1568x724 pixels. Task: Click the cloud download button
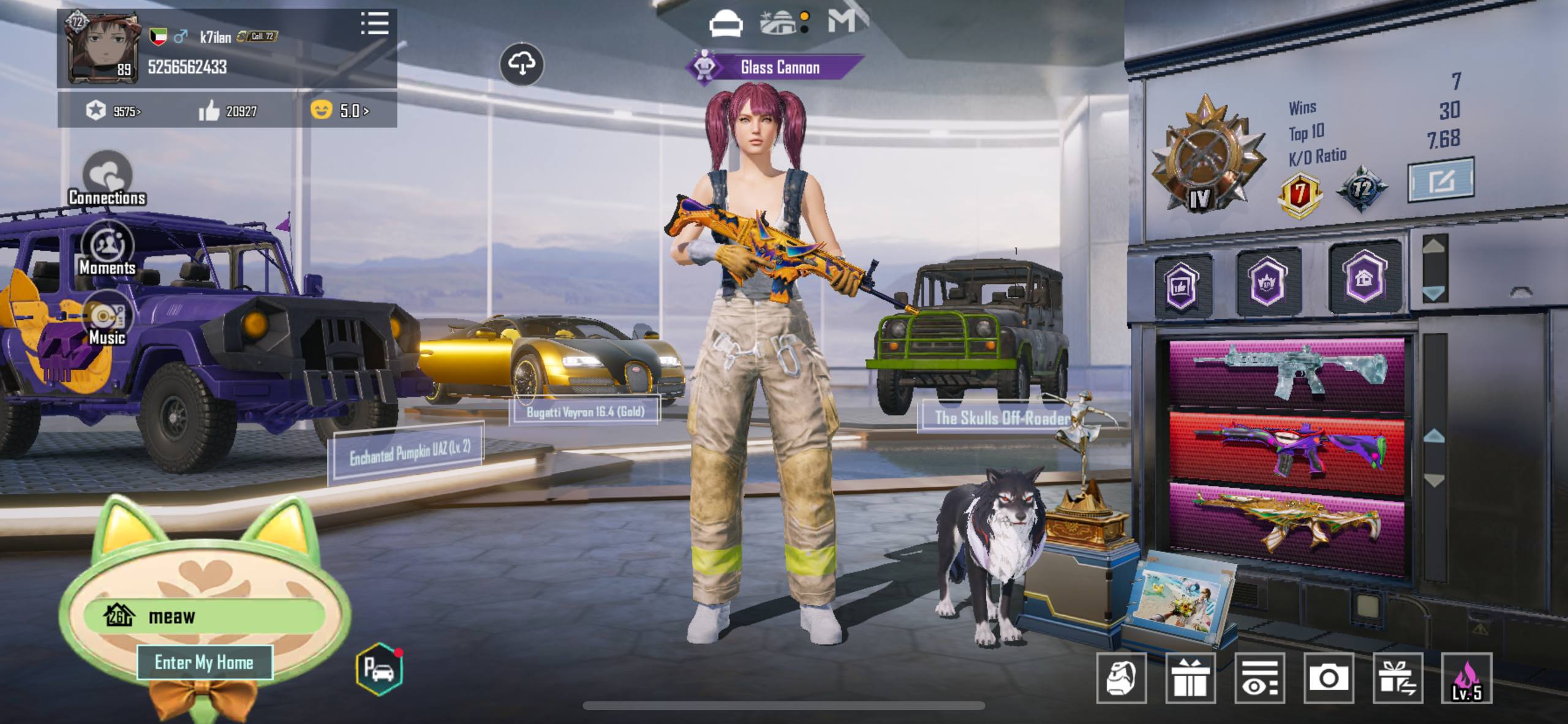pos(521,64)
